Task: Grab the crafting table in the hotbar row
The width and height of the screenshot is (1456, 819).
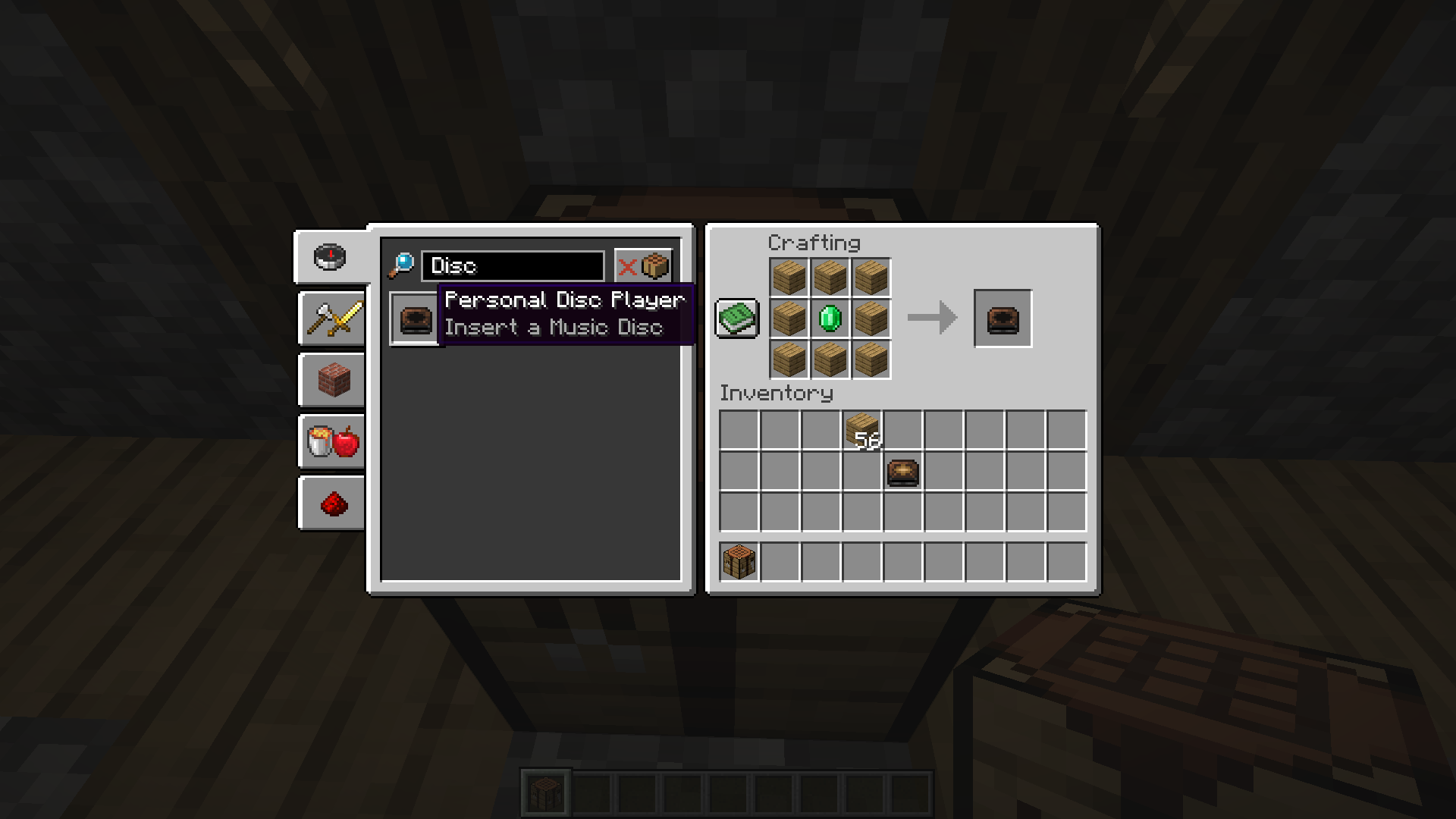Action: (x=739, y=562)
